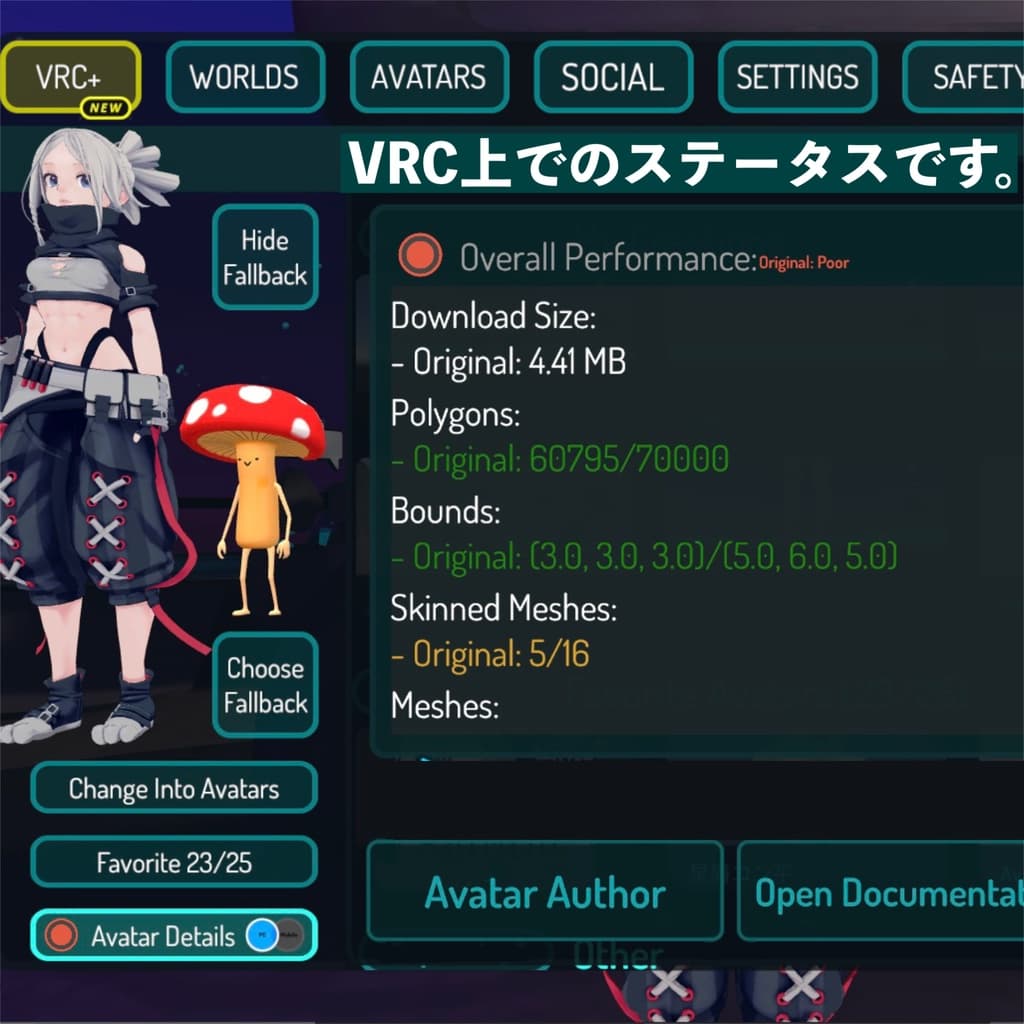Go to the Avatars tab
The image size is (1024, 1024).
pos(429,77)
